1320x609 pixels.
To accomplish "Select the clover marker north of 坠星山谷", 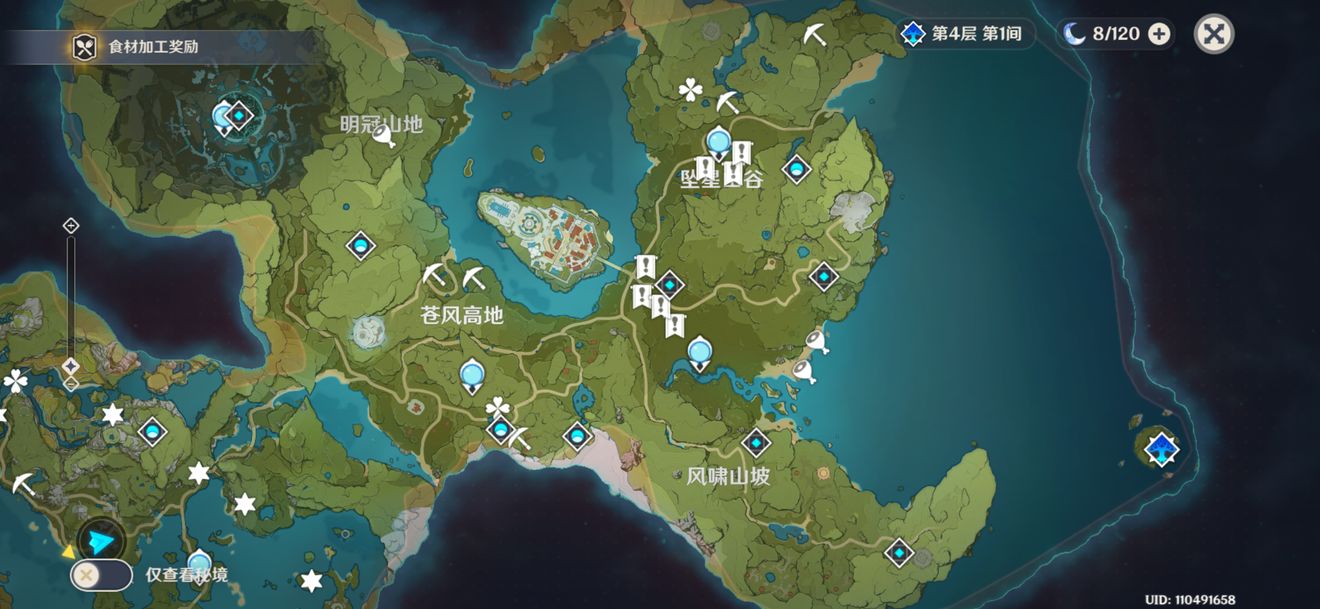I will 690,91.
